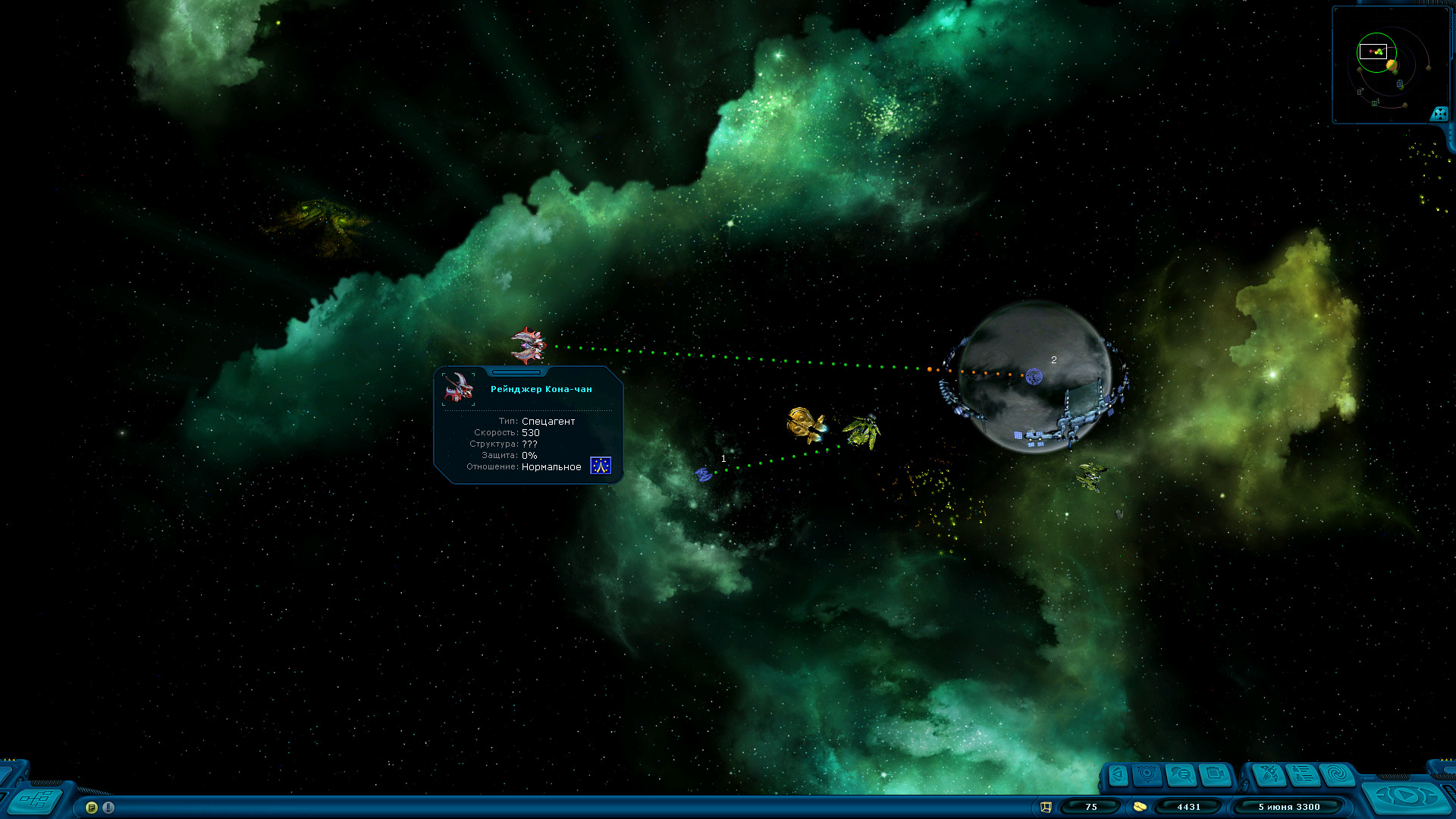This screenshot has width=1456, height=819.
Task: Open the yellow notes log icon
Action: point(92,808)
